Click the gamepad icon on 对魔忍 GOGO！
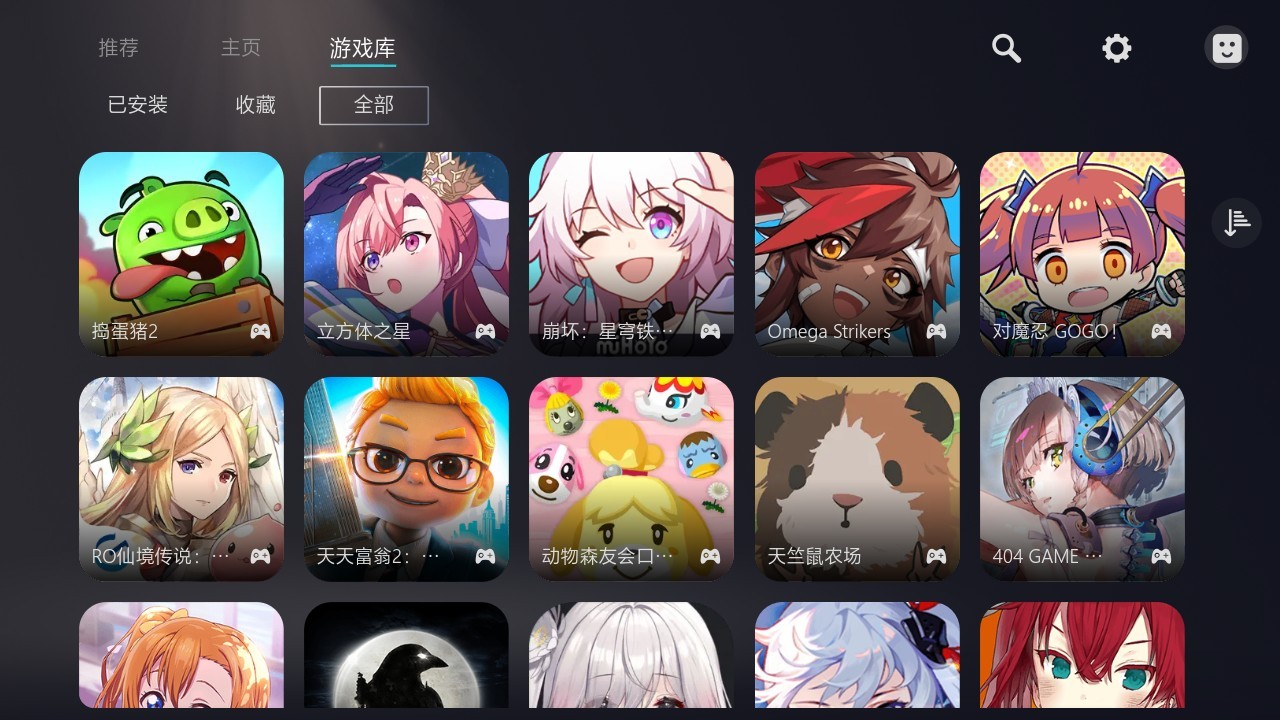The image size is (1280, 720). (1160, 331)
